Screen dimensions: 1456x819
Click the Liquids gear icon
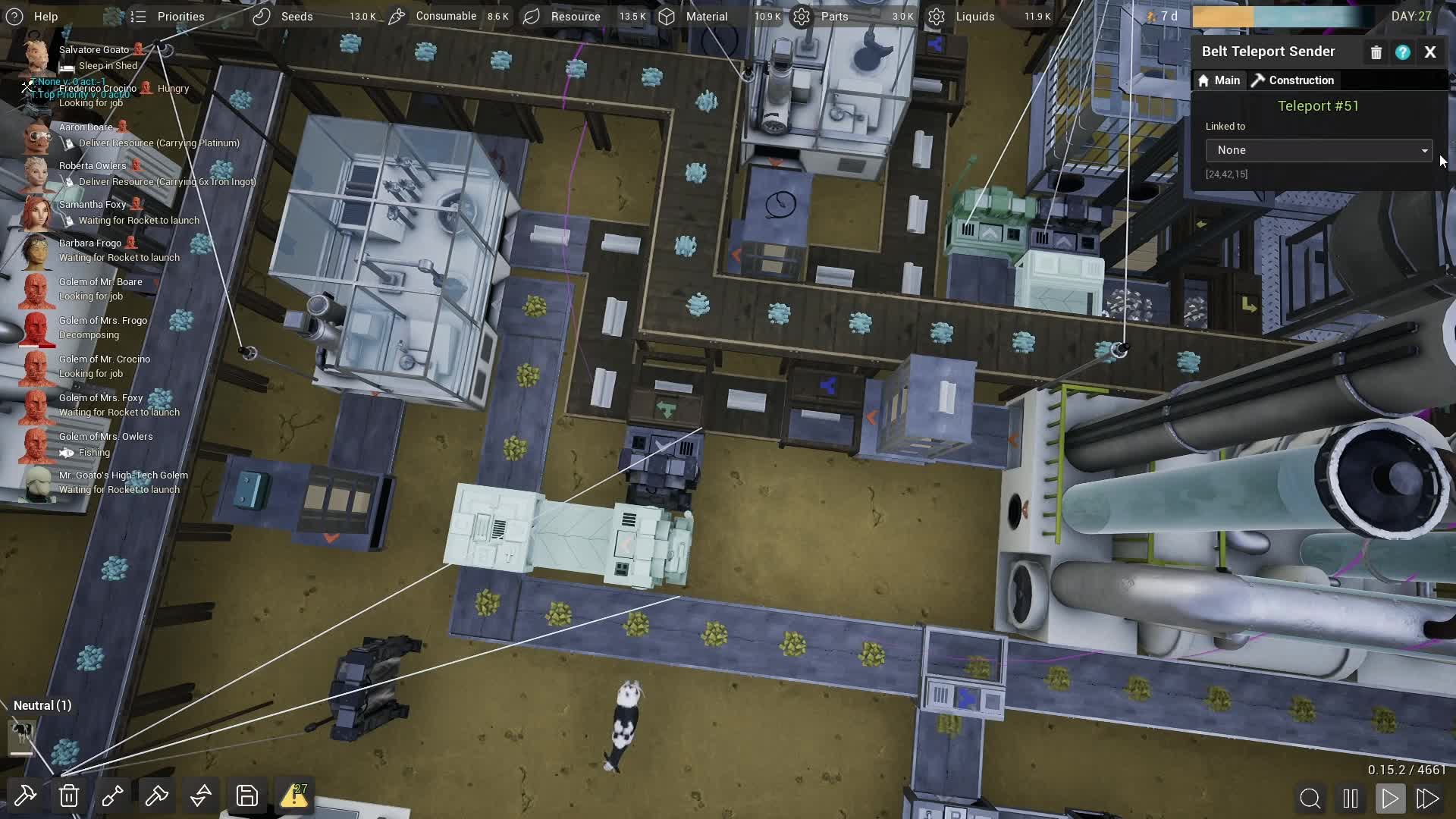pyautogui.click(x=937, y=16)
